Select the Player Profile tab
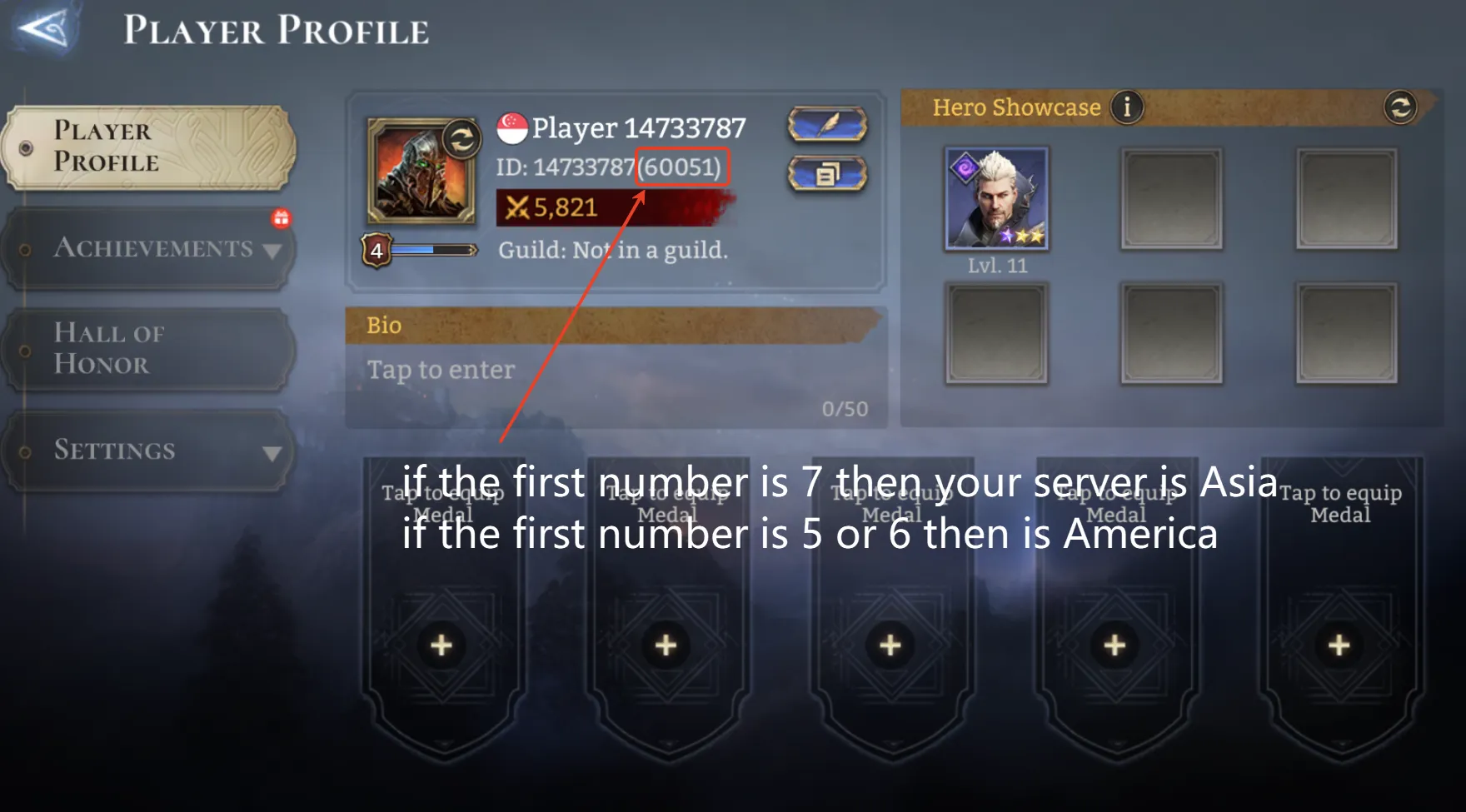1466x812 pixels. pos(148,147)
